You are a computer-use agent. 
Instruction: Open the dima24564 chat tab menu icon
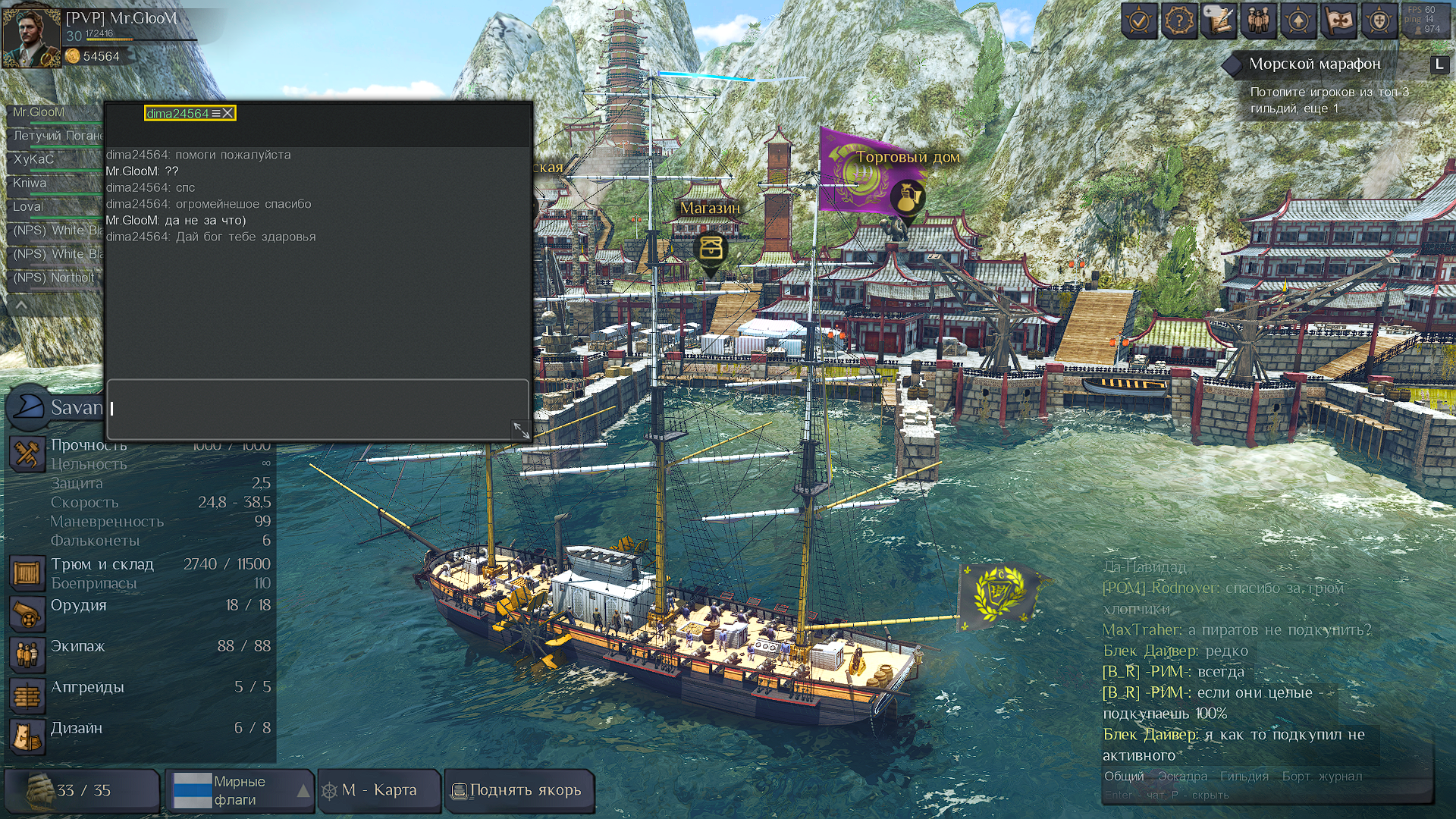[215, 114]
